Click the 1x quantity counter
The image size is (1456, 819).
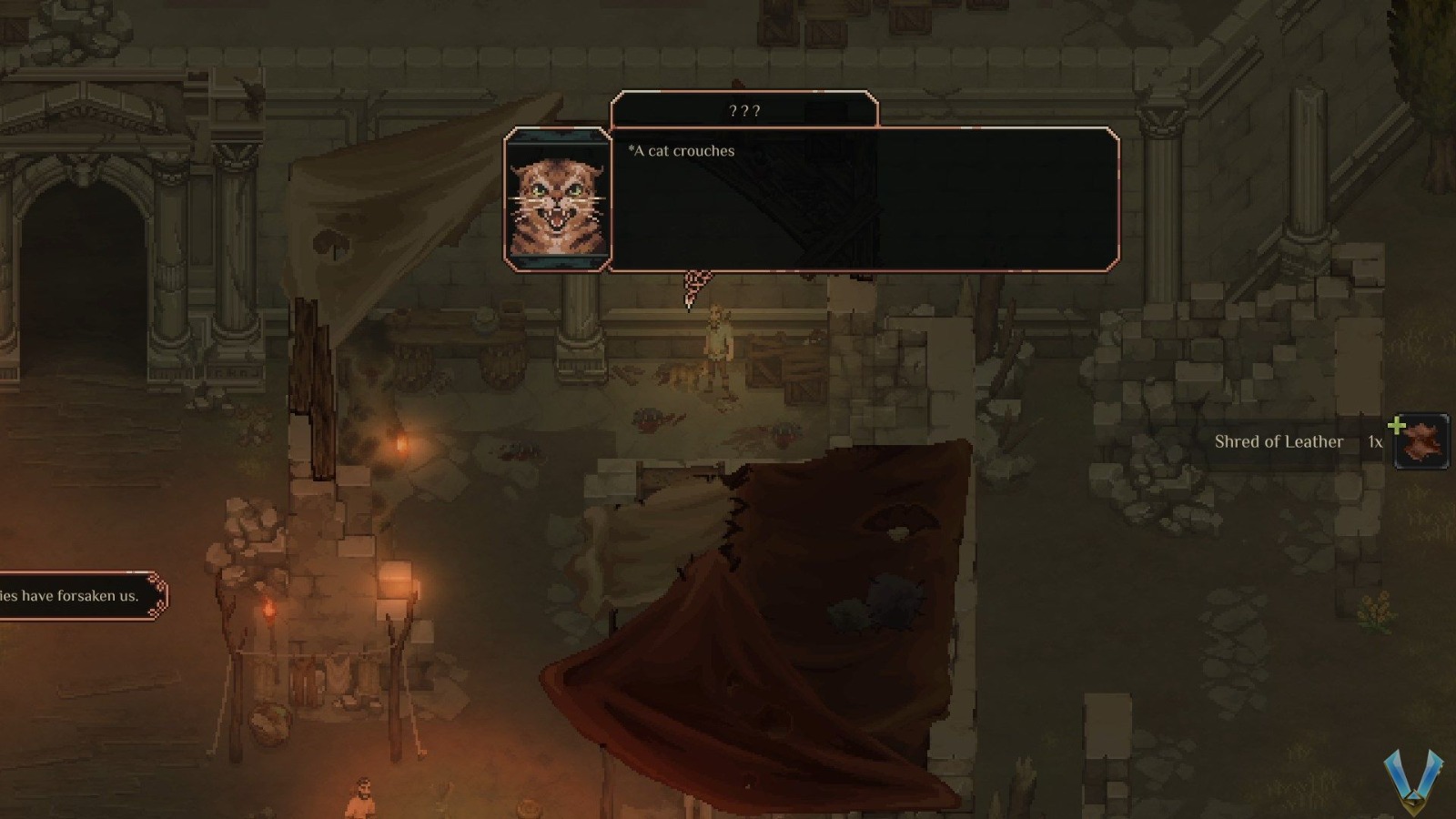(1374, 442)
